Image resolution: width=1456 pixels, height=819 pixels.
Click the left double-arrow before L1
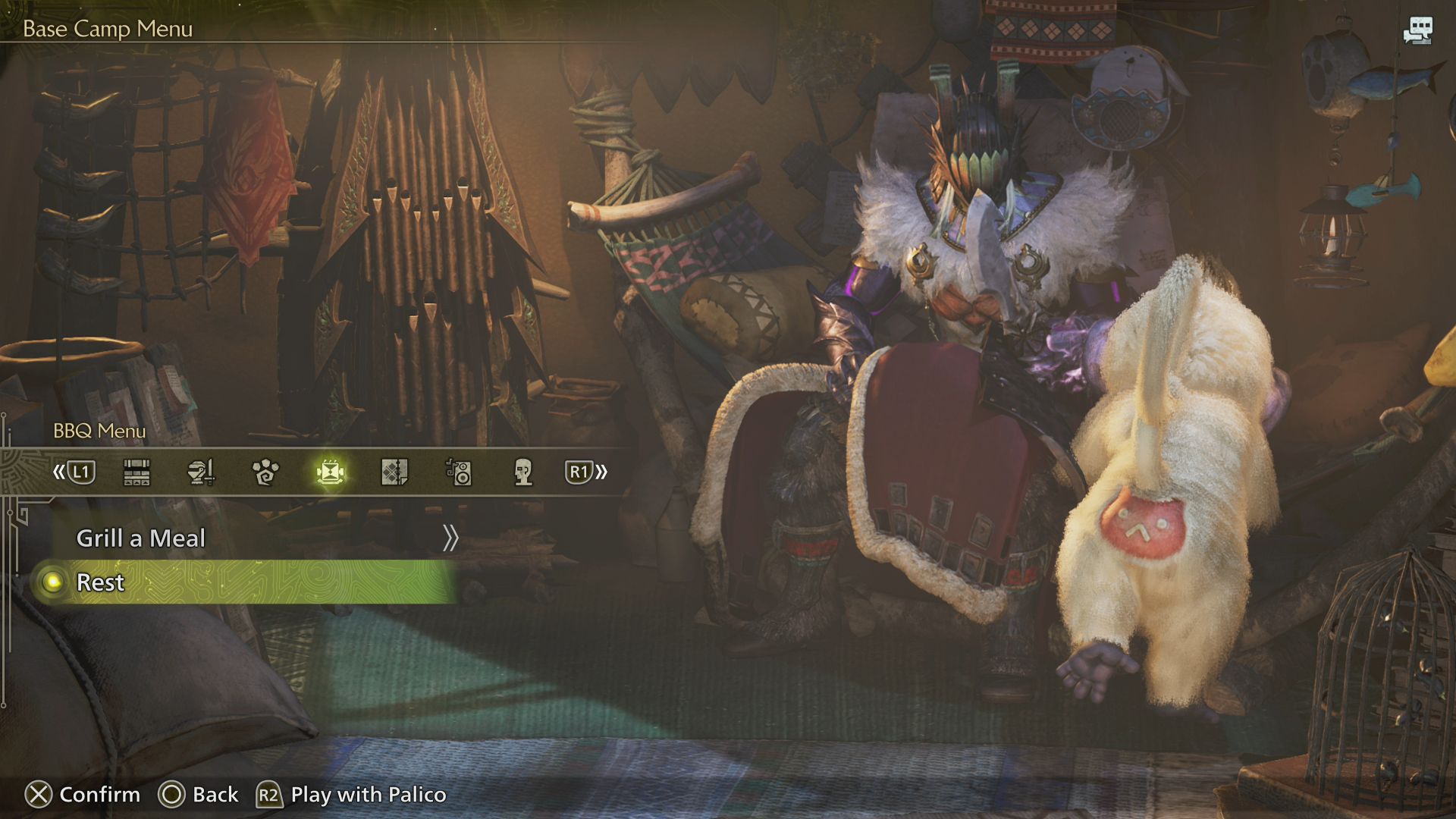58,472
